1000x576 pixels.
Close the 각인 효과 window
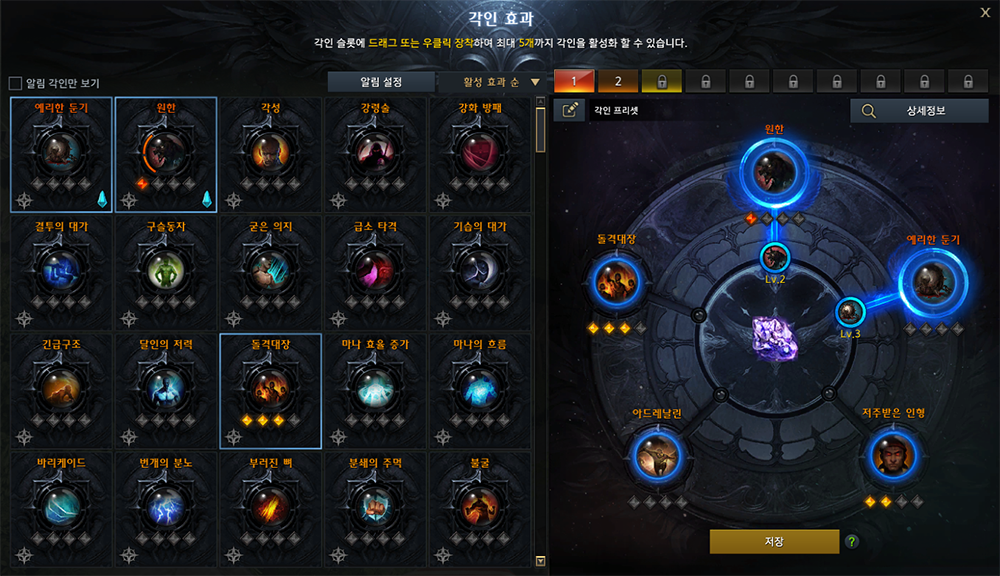tap(985, 13)
